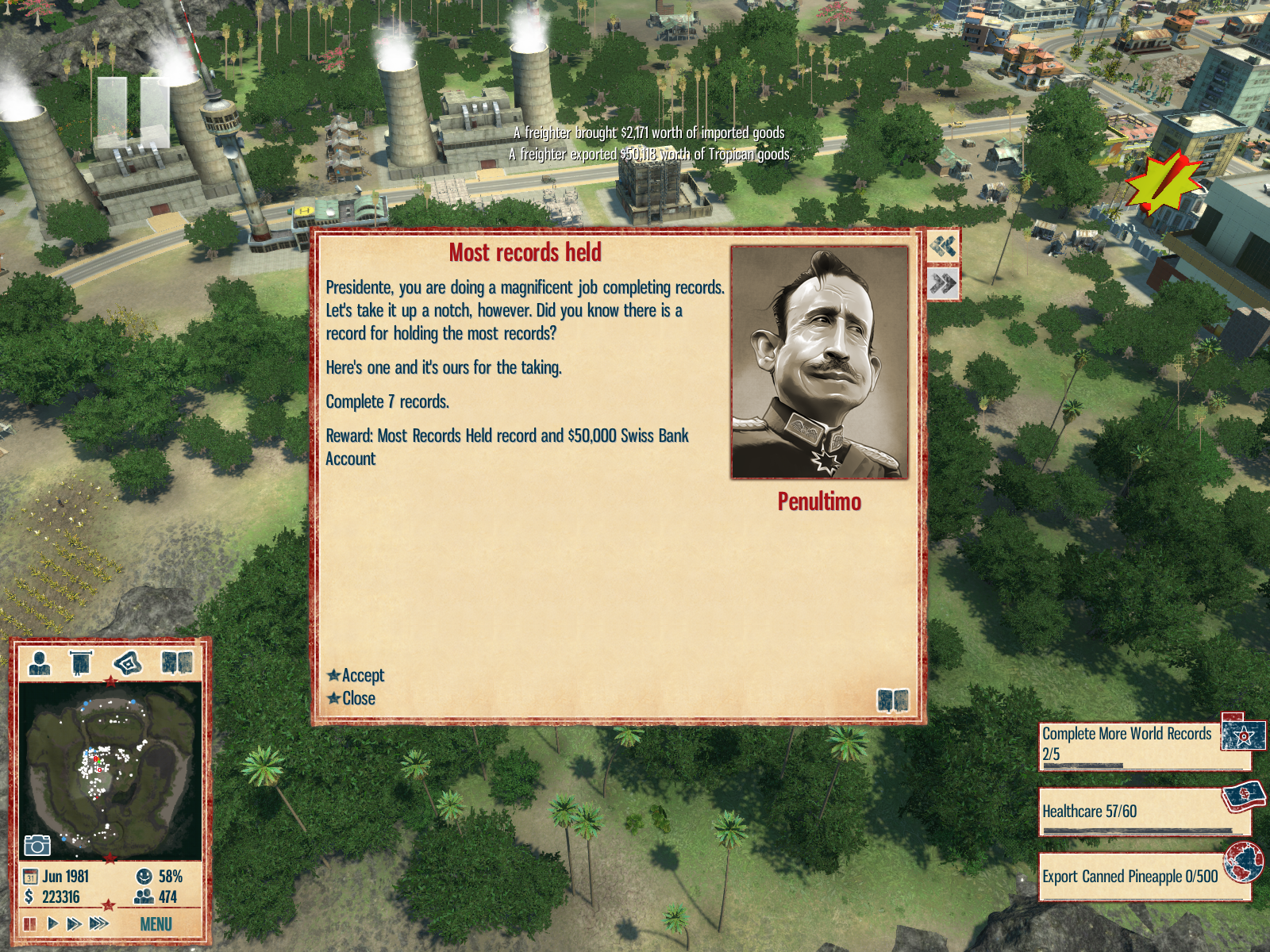This screenshot has height=952, width=1270.
Task: Set game speed to double fast-forward
Action: point(74,923)
